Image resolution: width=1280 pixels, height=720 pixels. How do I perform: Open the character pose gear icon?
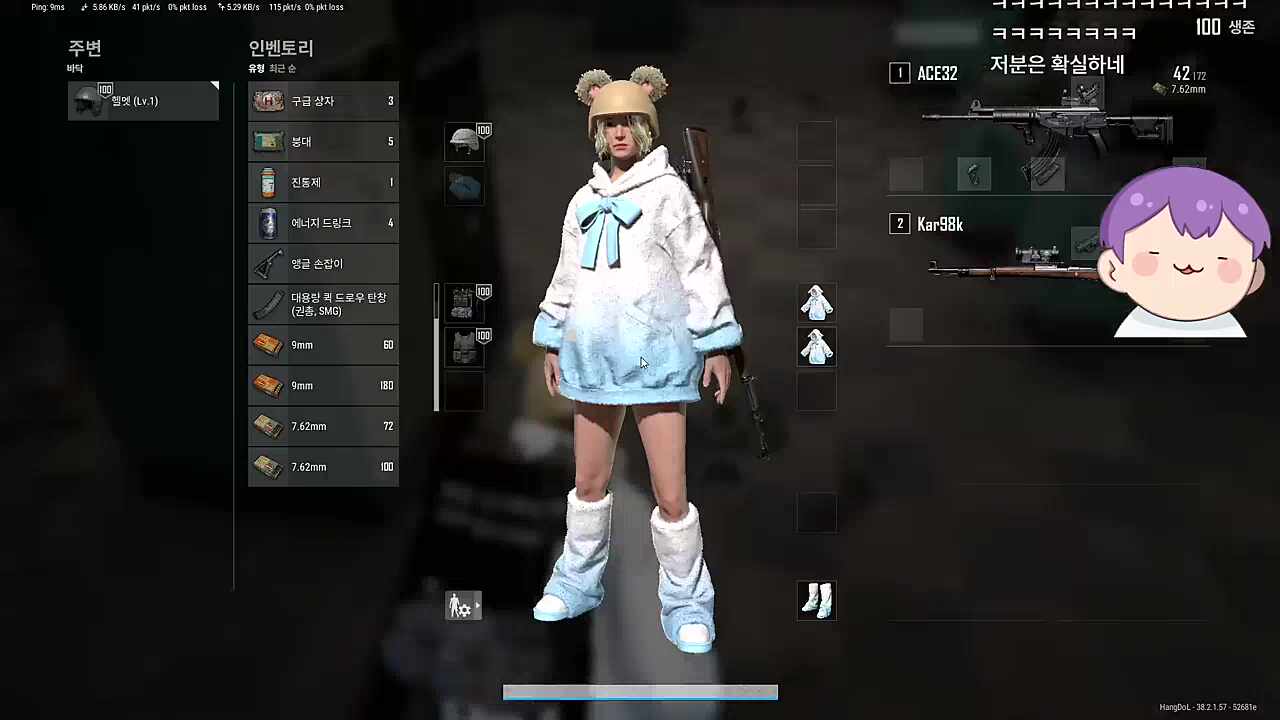click(x=459, y=606)
